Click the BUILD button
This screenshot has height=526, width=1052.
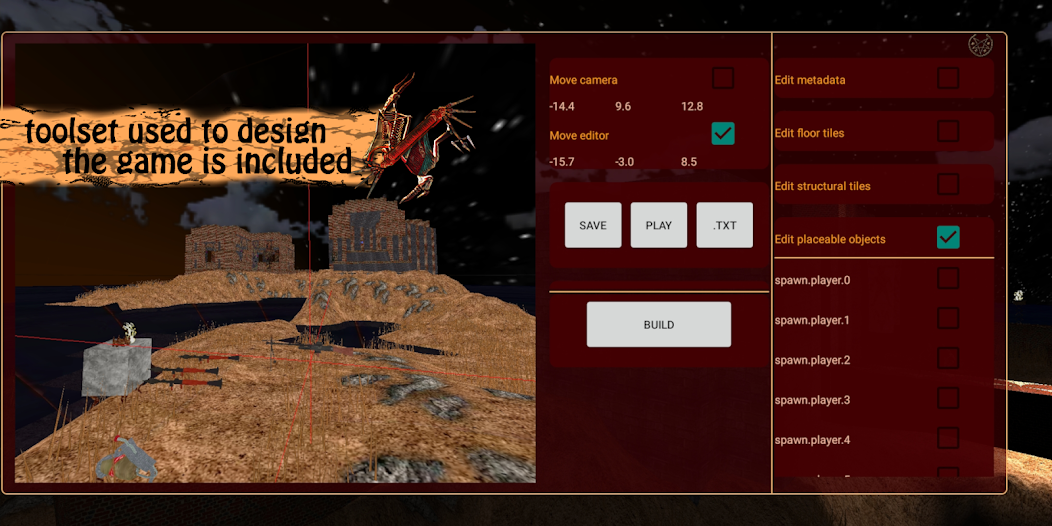tap(659, 325)
